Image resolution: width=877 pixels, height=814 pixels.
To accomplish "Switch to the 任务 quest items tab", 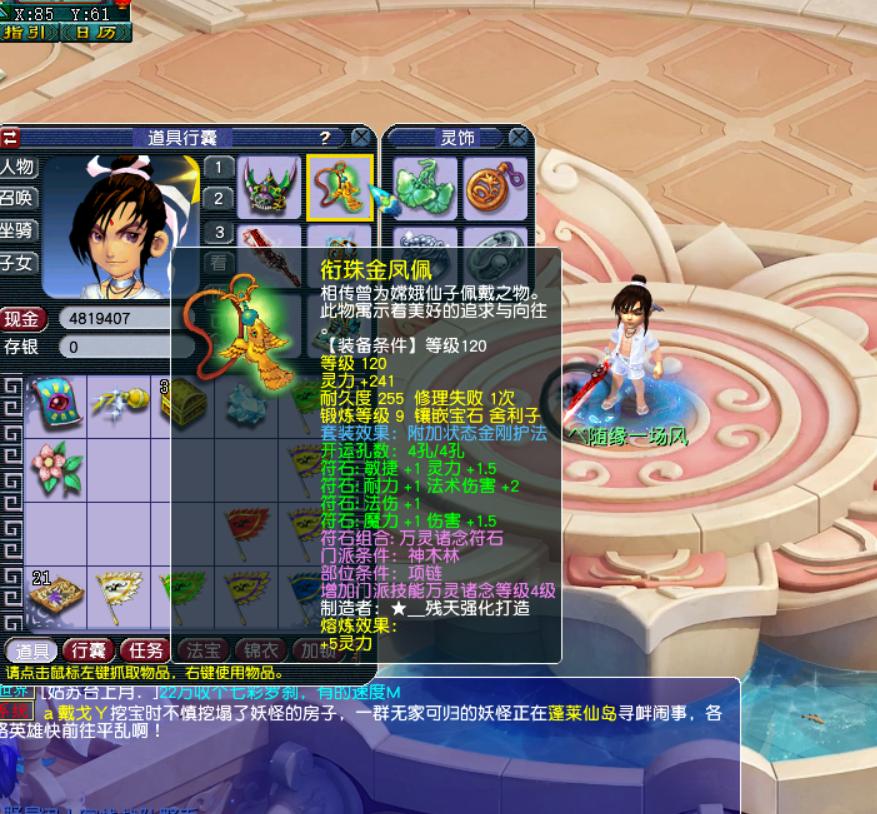I will (x=145, y=650).
